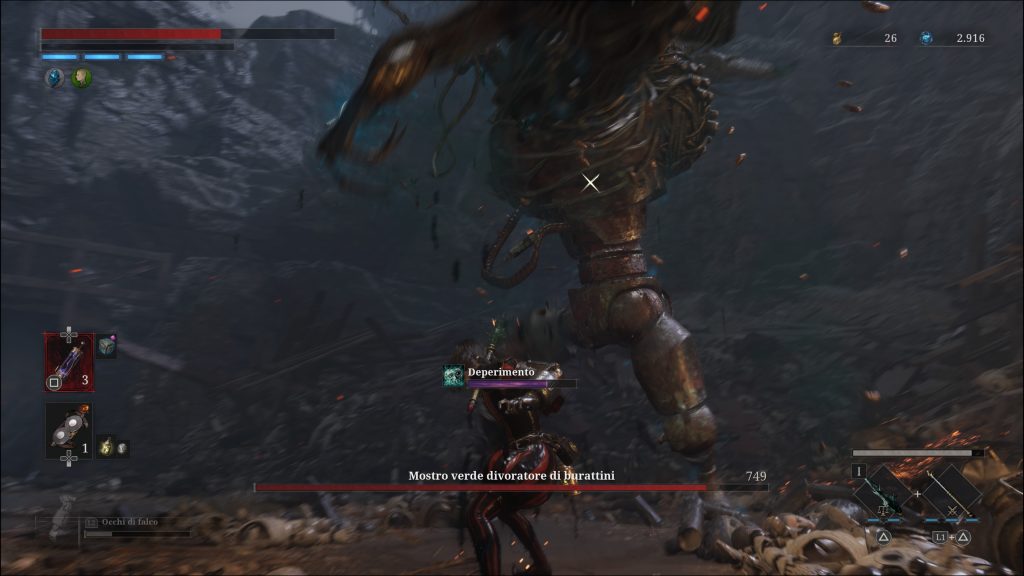Select the lower belt item slot with the orange-topped device
Viewport: 1024px width, 576px height.
point(69,431)
